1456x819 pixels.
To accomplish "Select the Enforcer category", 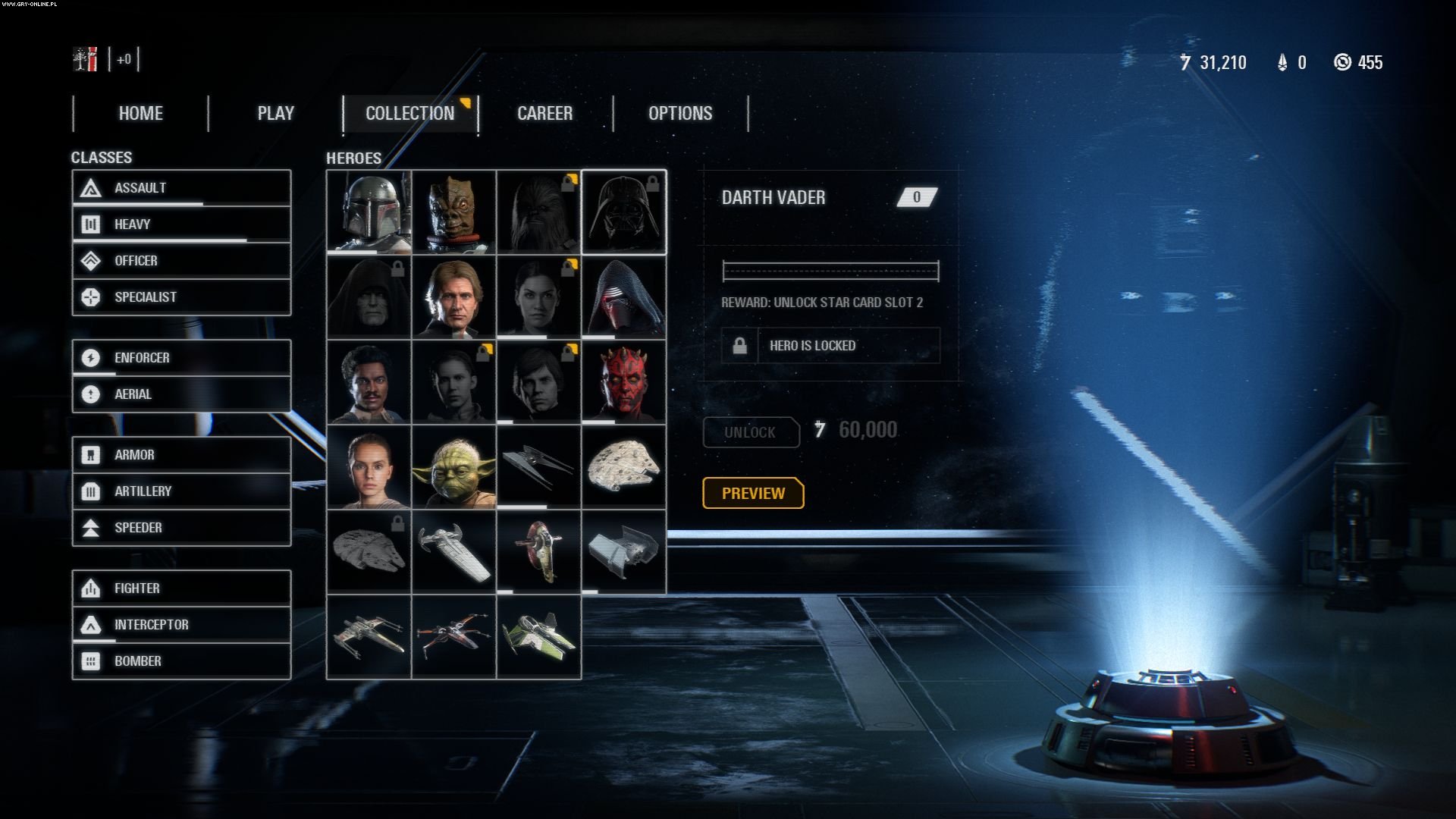I will (x=181, y=357).
